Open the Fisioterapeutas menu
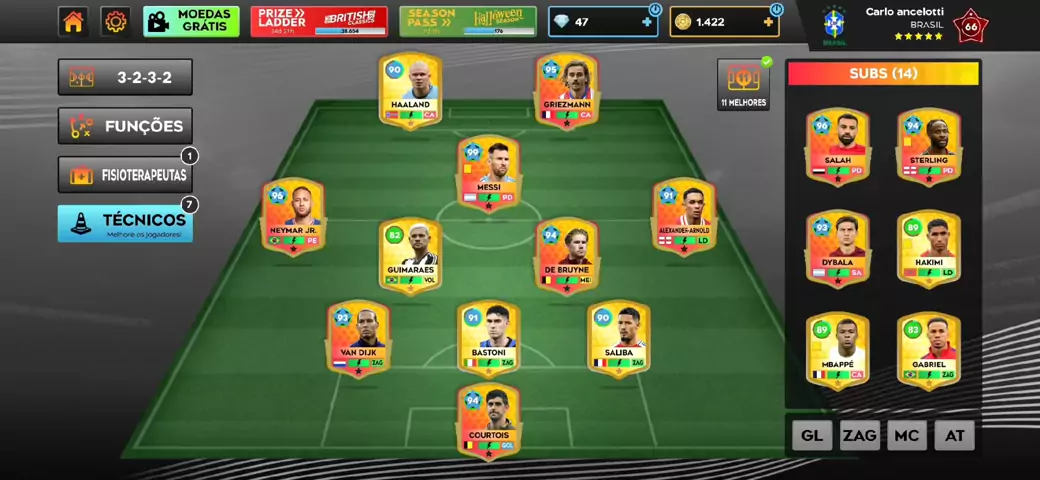The width and height of the screenshot is (1040, 480). pos(125,175)
